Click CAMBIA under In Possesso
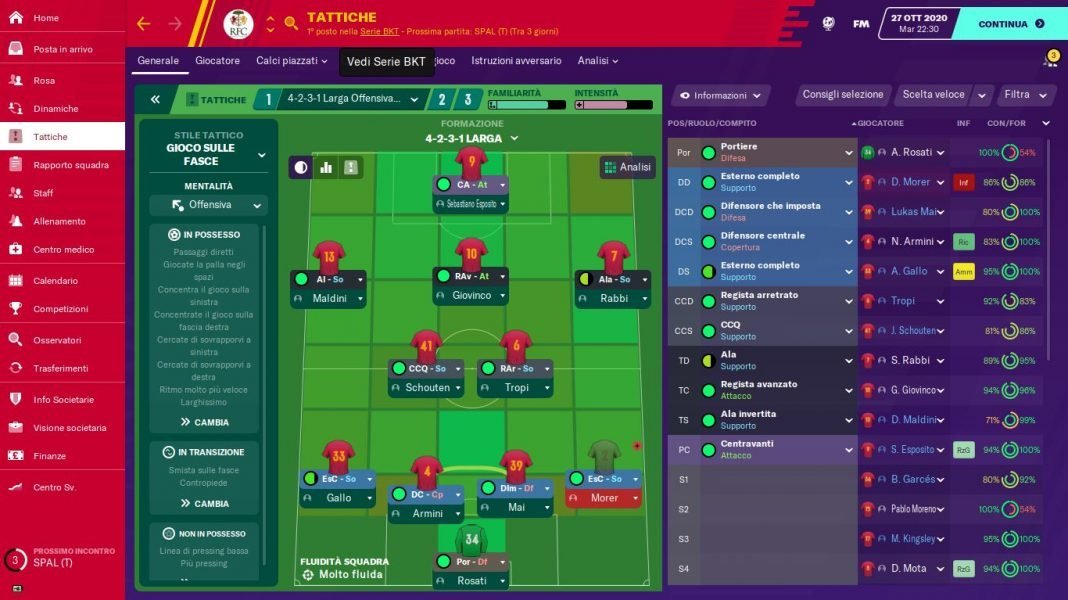This screenshot has height=600, width=1068. (x=204, y=422)
